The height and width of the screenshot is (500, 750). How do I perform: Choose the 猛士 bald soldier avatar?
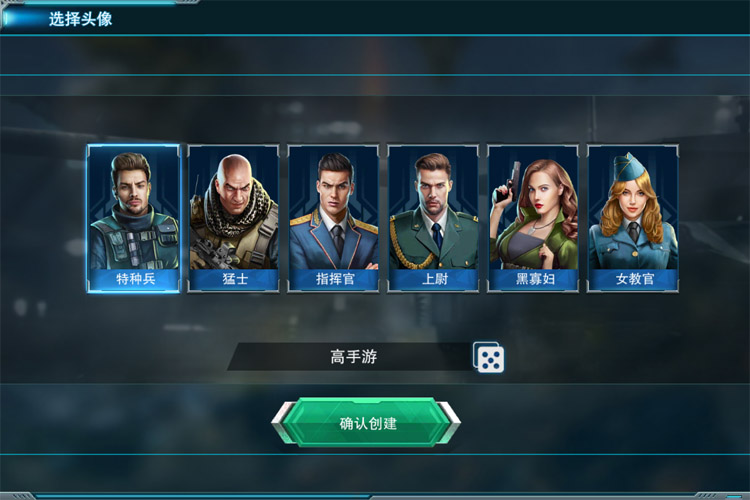pos(233,217)
